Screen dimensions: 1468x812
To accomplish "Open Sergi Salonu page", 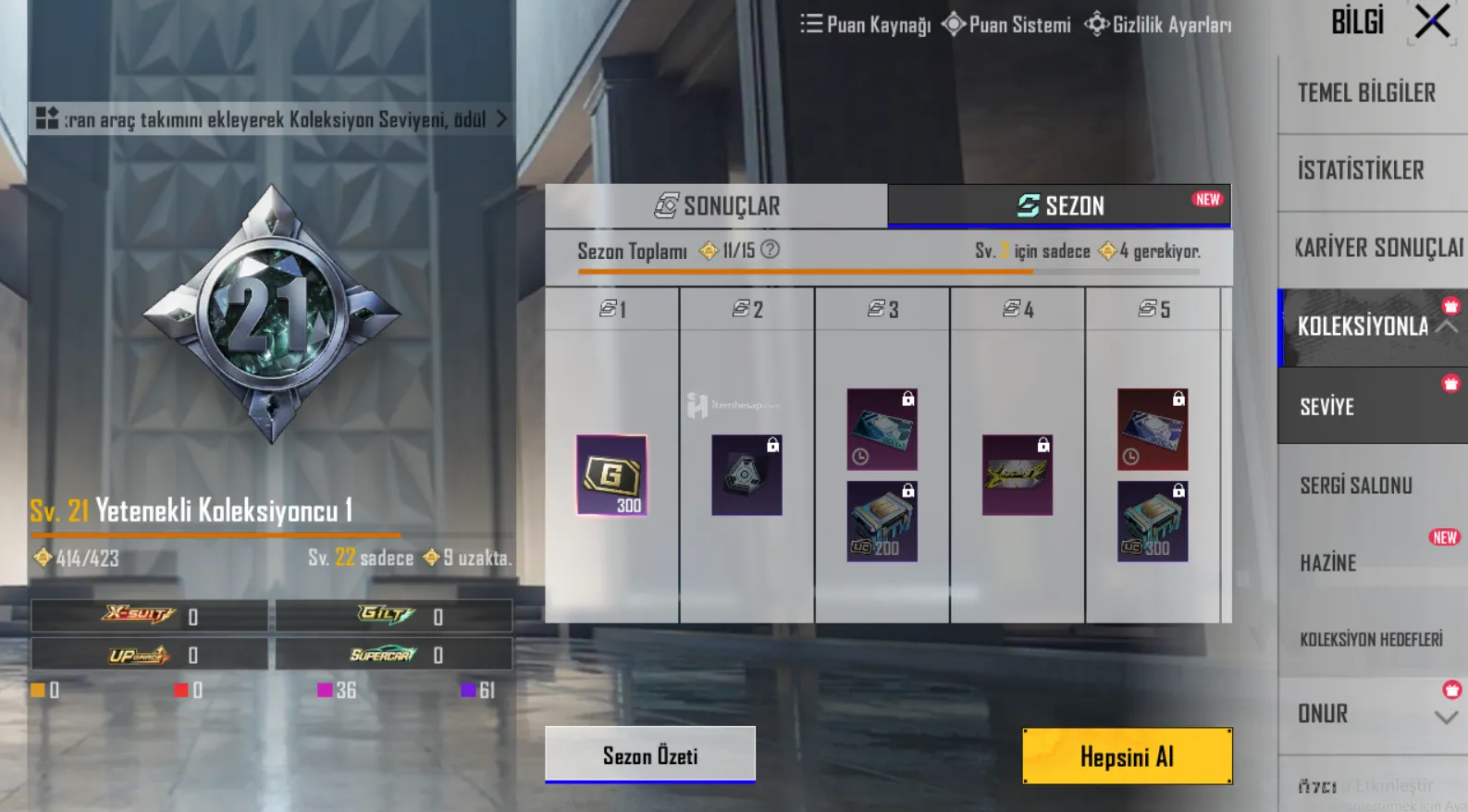I will pyautogui.click(x=1356, y=486).
